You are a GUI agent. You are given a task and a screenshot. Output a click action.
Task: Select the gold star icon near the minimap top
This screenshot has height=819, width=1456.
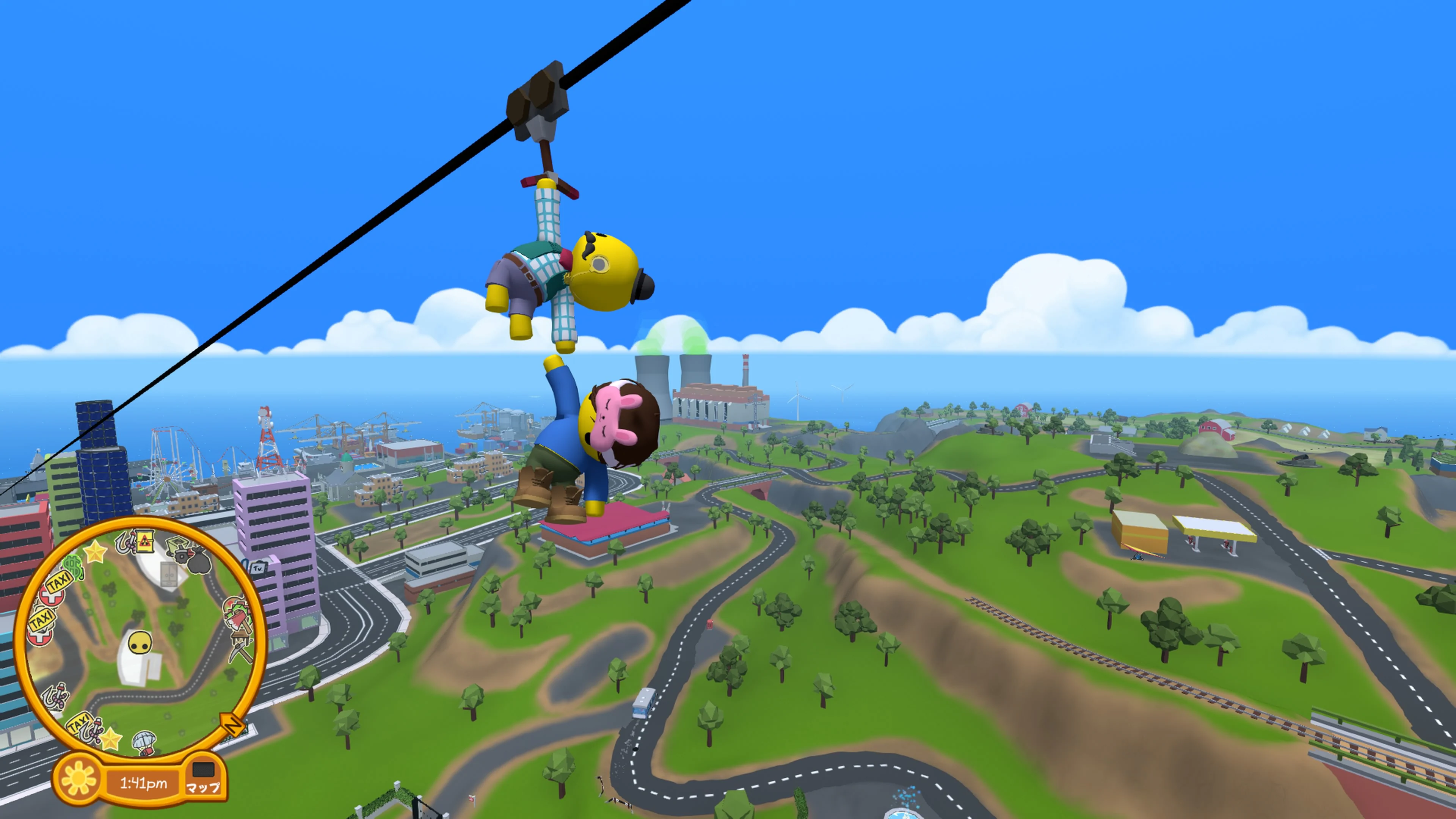(95, 551)
